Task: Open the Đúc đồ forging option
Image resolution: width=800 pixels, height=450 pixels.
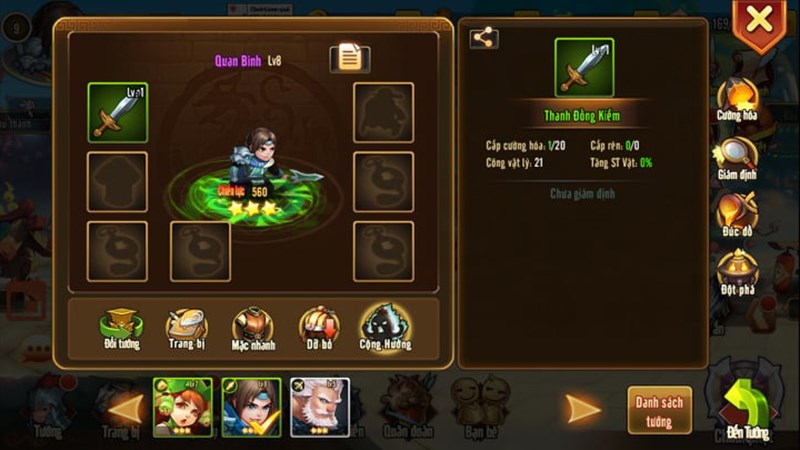Action: pos(736,215)
